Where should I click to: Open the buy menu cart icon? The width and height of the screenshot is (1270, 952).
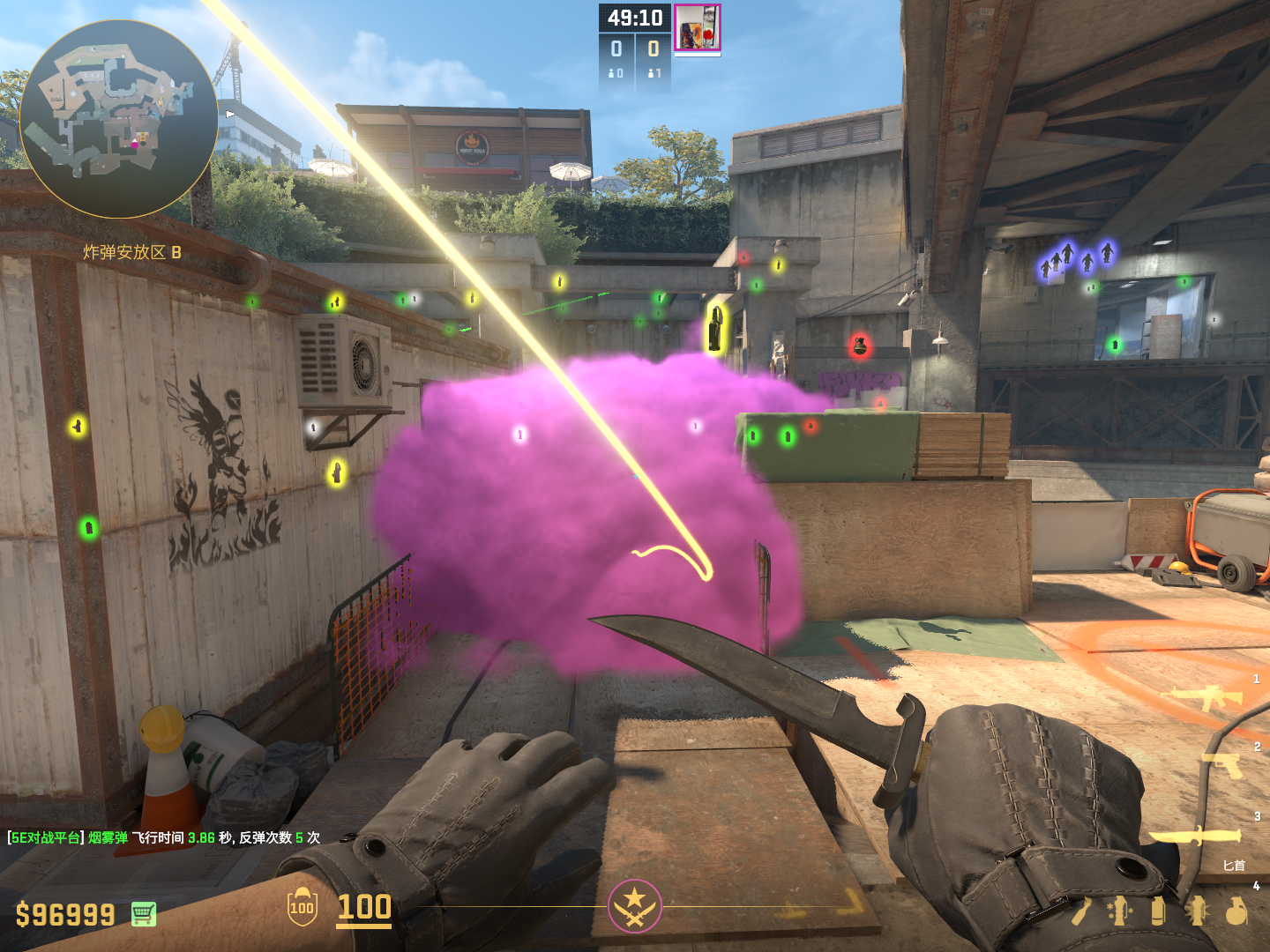click(144, 914)
